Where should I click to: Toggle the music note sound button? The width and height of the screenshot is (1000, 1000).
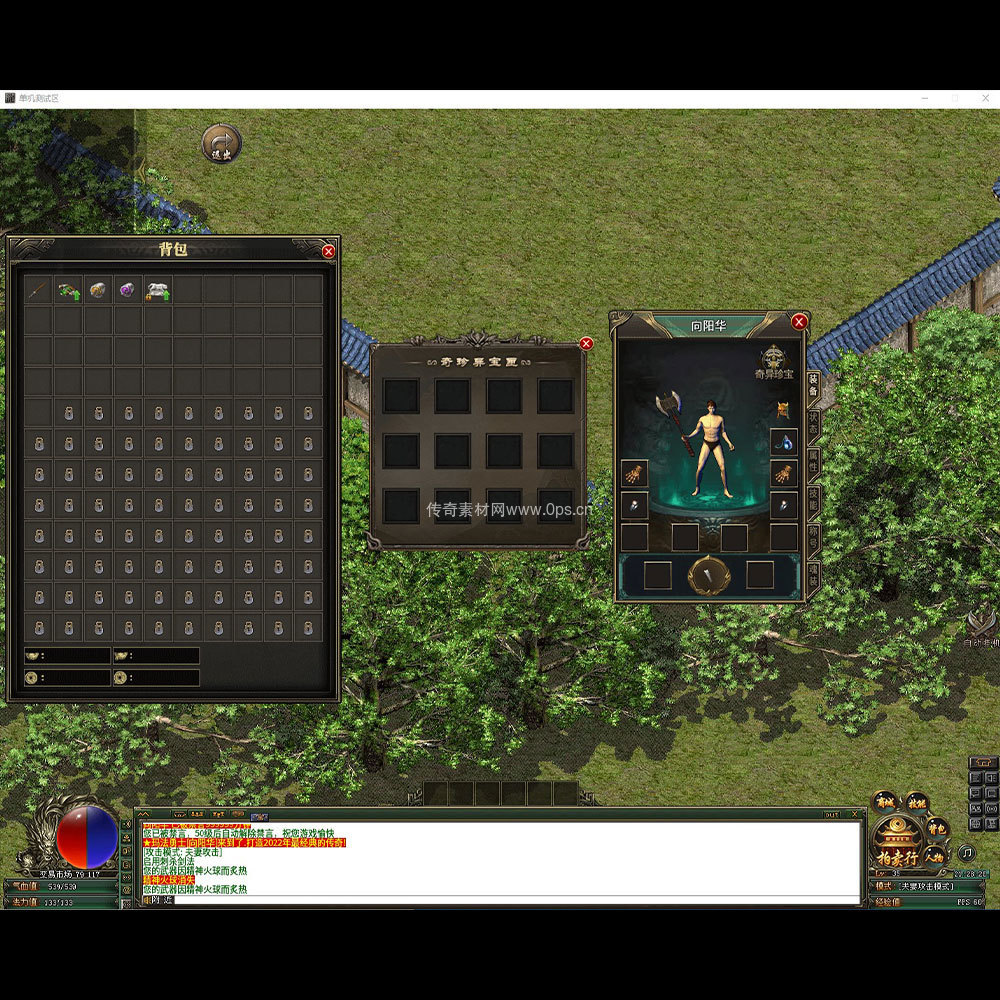[x=966, y=853]
